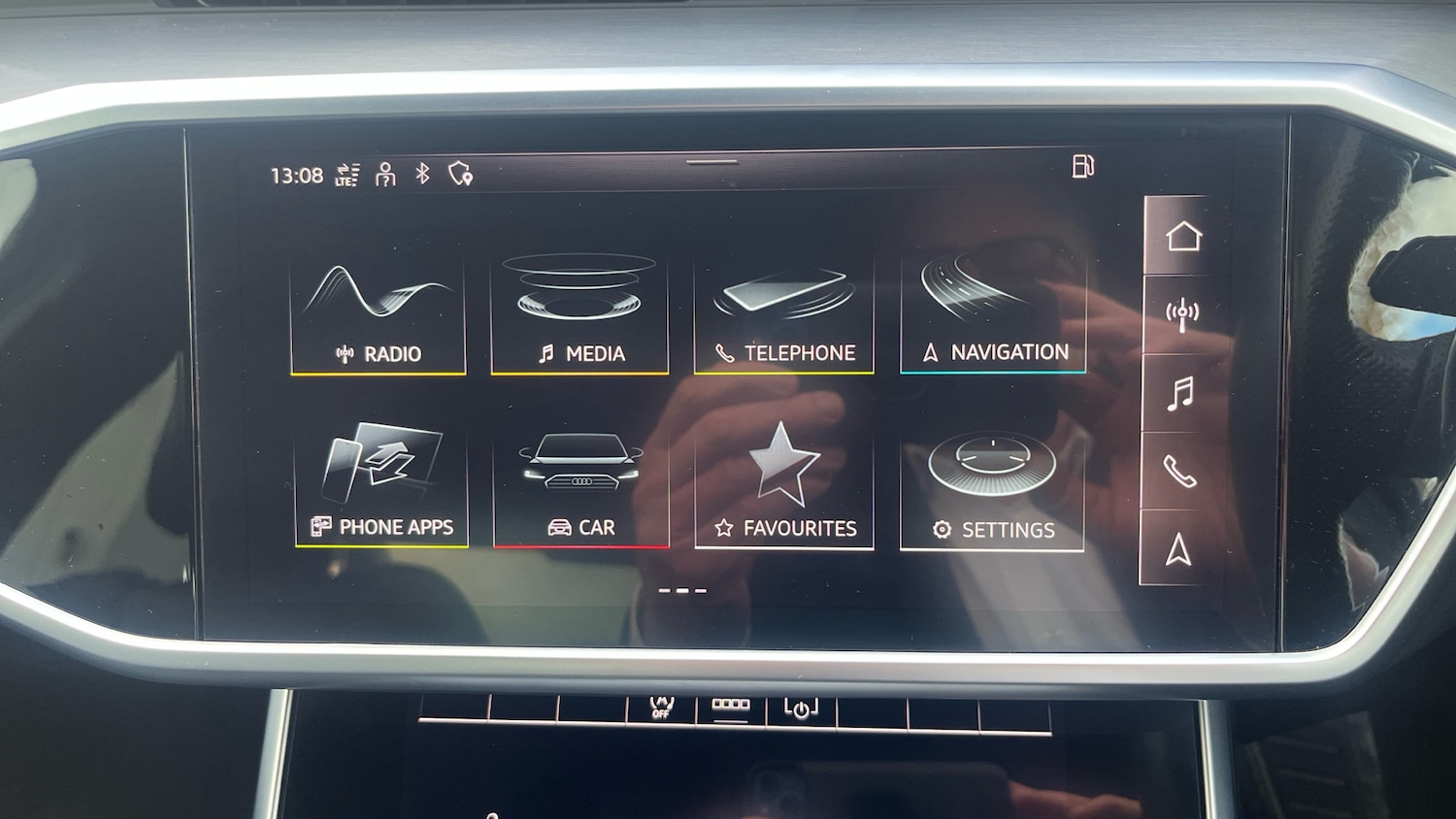Launch Navigation from the home grid

tap(992, 315)
